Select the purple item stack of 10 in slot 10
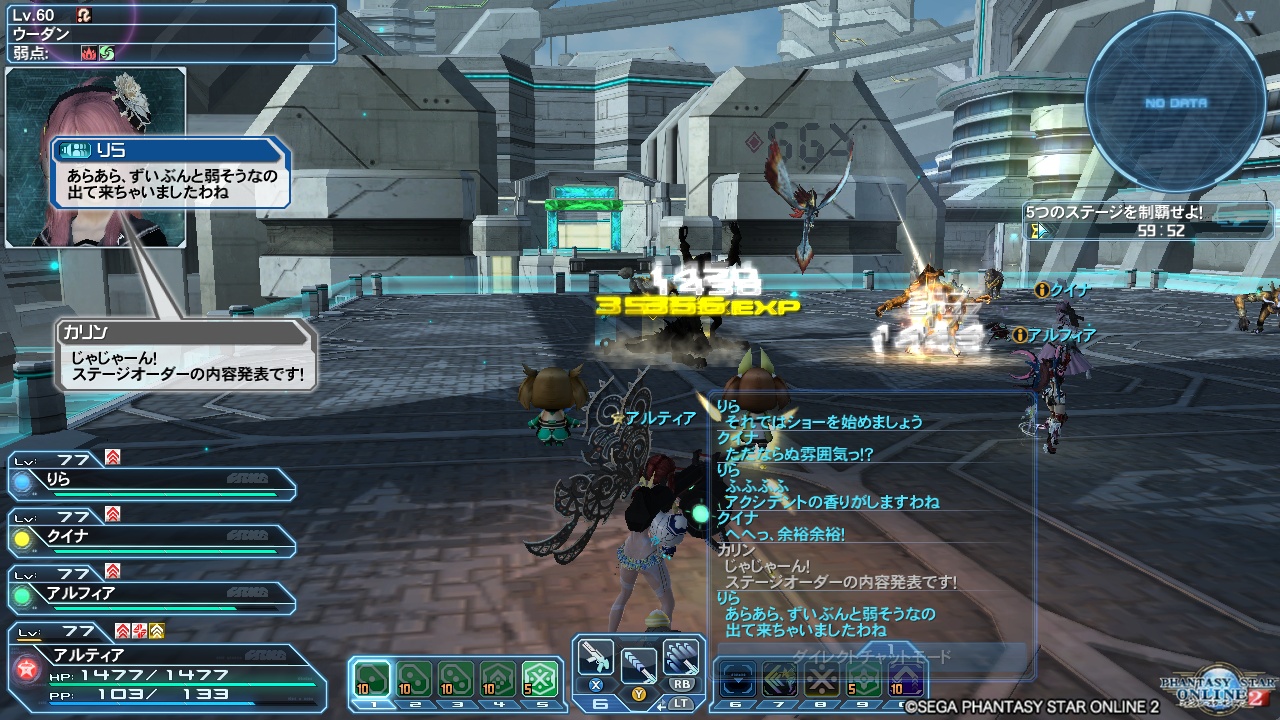The width and height of the screenshot is (1280, 720). [904, 678]
